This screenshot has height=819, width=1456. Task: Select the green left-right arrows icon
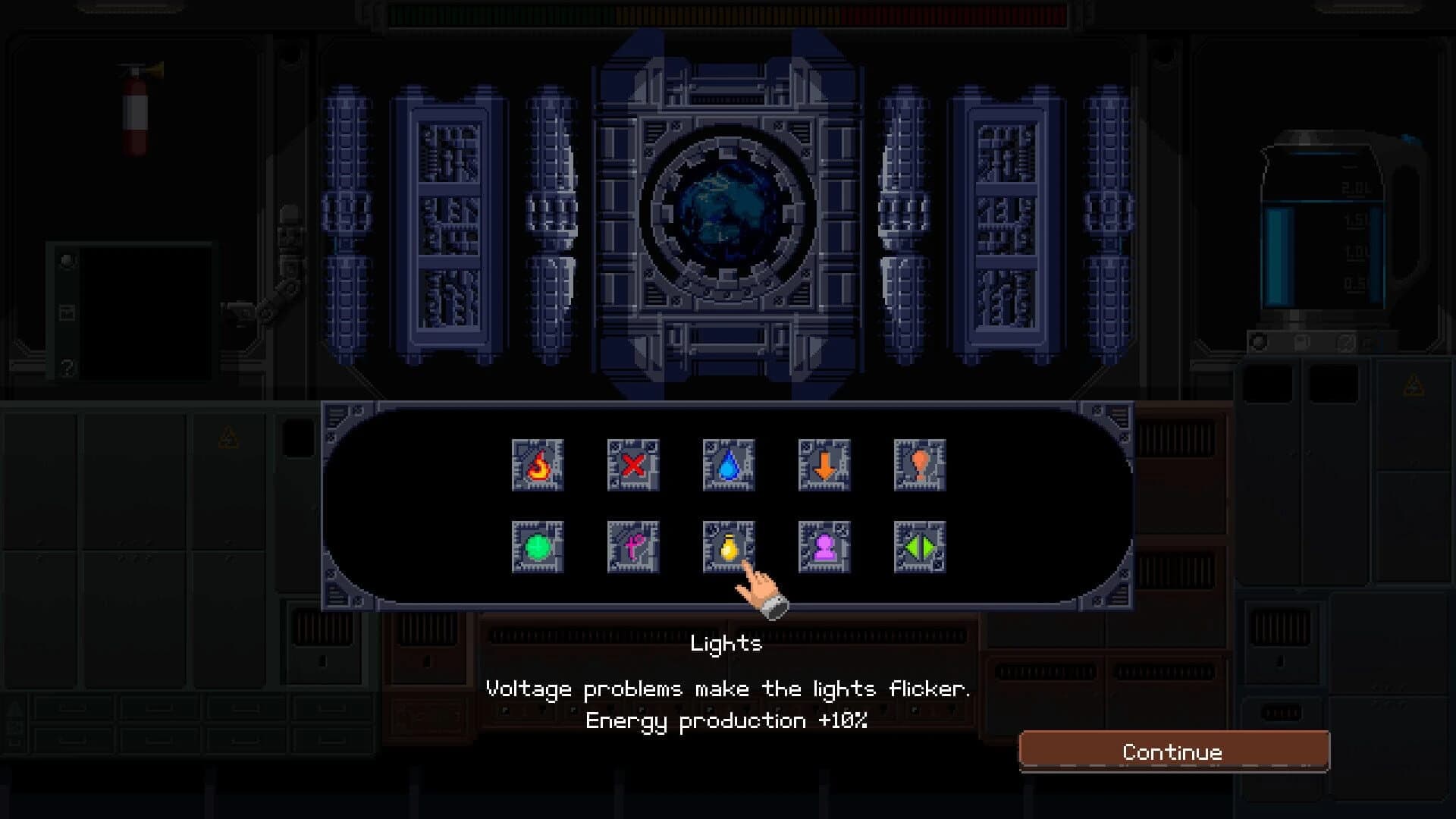tap(921, 546)
